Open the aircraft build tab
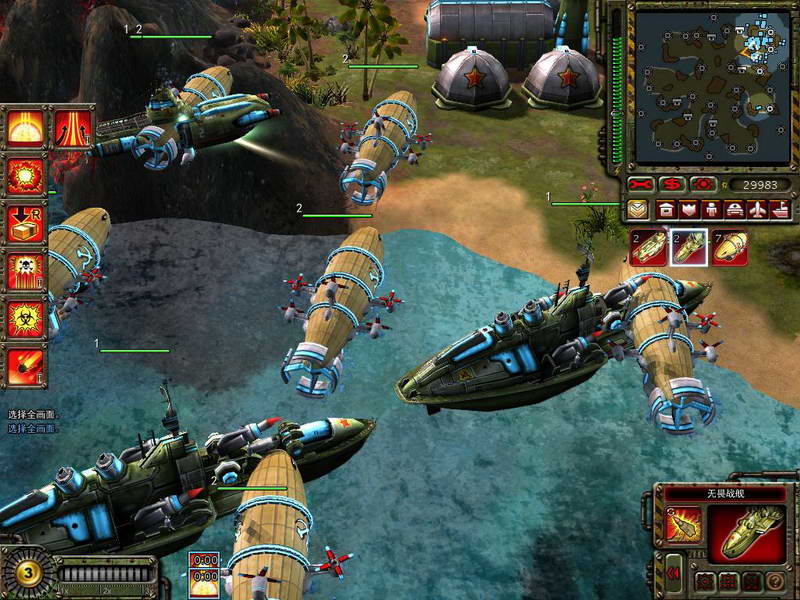The width and height of the screenshot is (800, 600). point(757,210)
